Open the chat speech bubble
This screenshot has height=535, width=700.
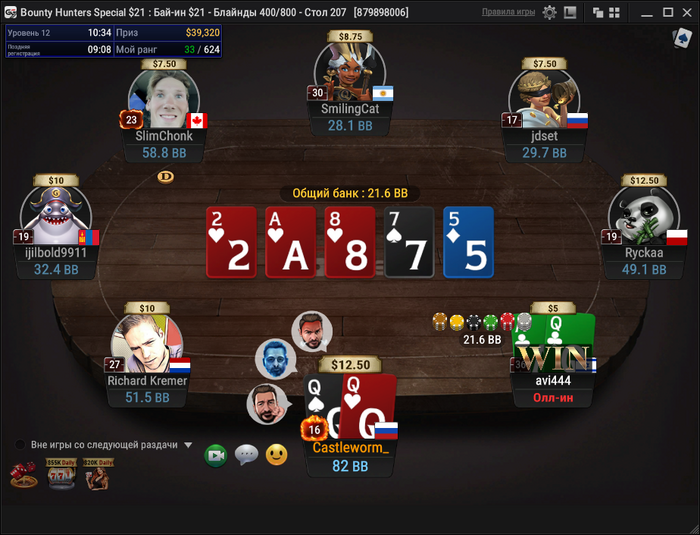click(246, 456)
